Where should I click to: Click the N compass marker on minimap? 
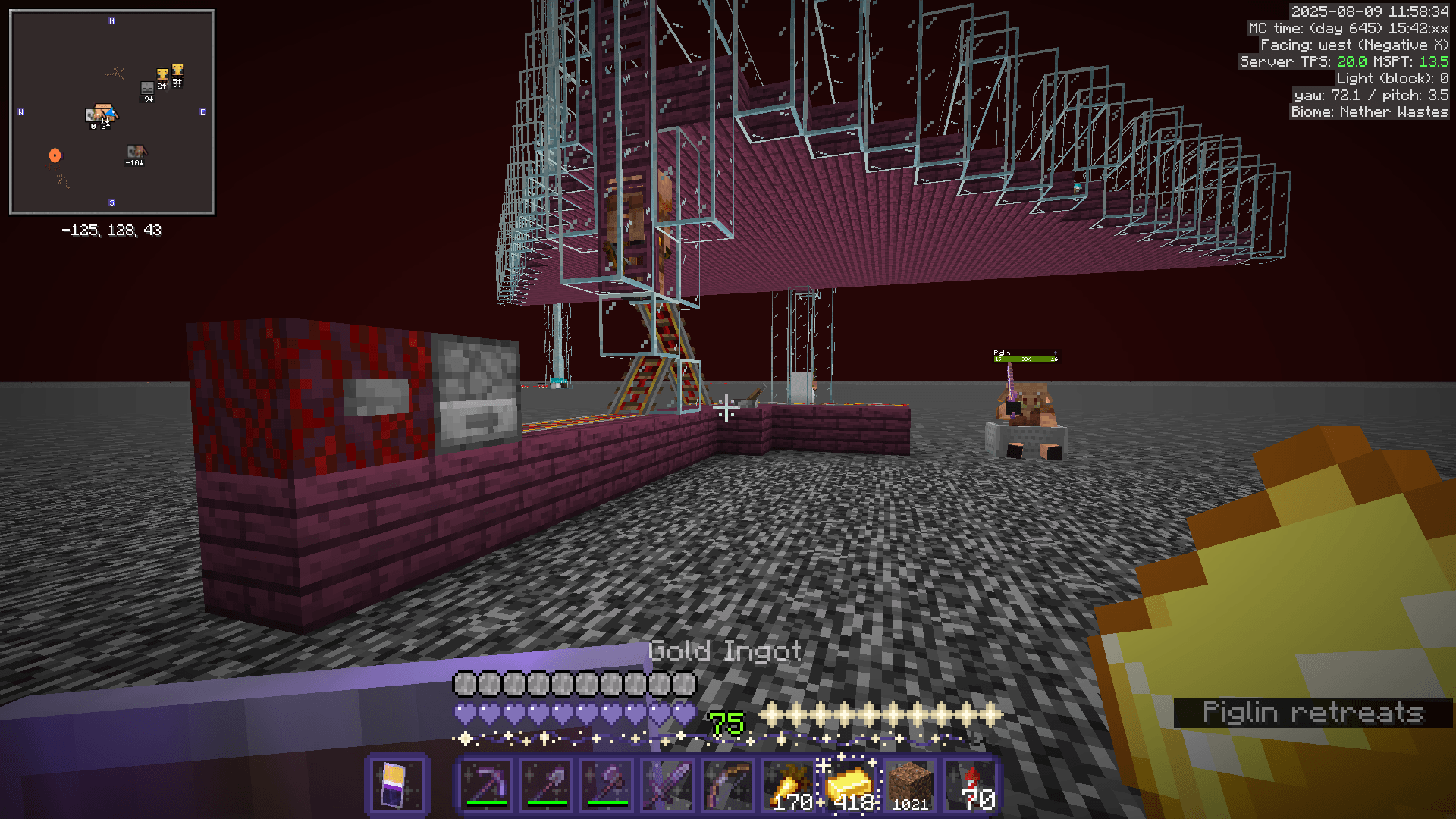112,22
